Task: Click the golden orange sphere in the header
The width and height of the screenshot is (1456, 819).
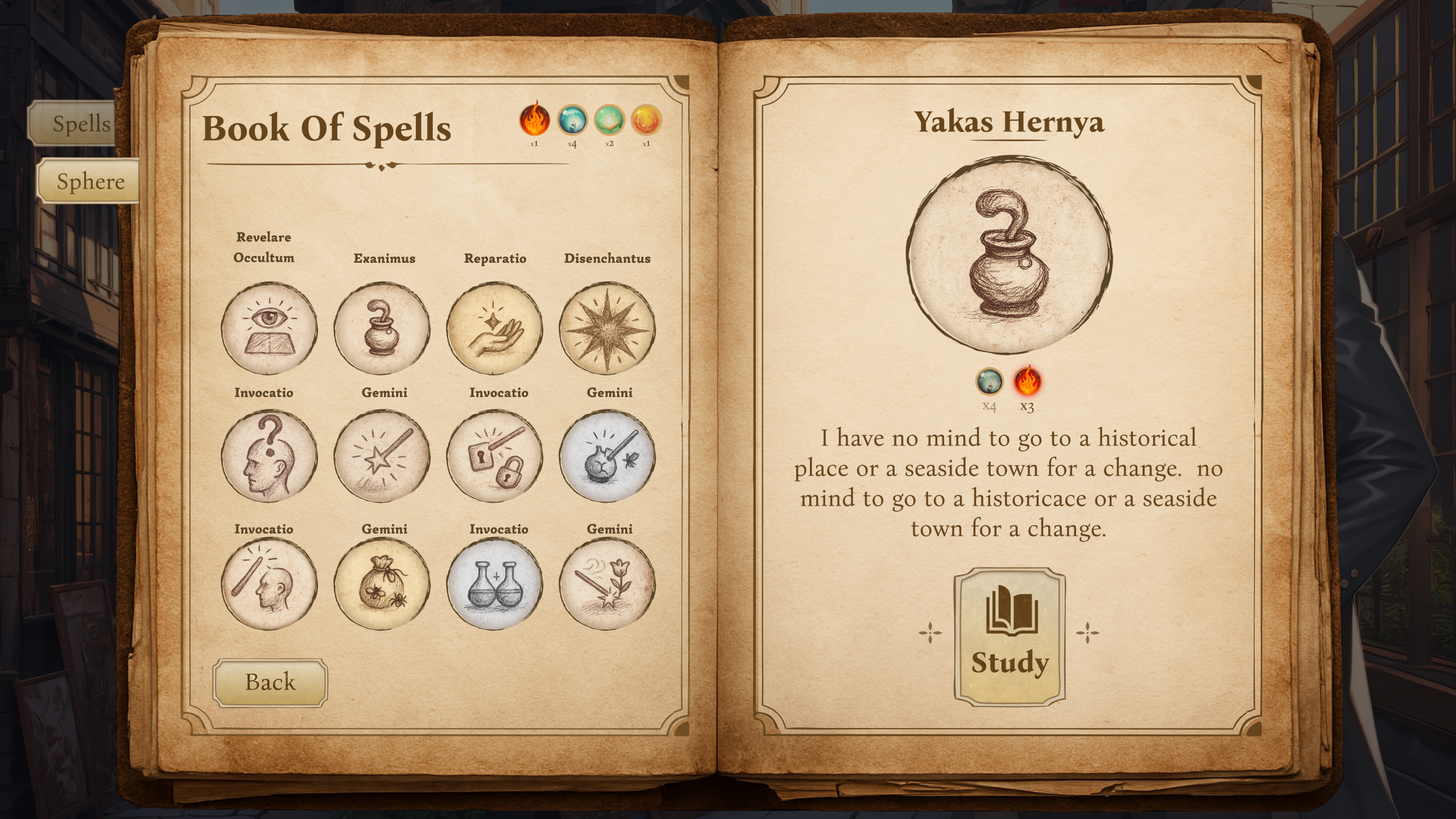Action: pyautogui.click(x=646, y=120)
